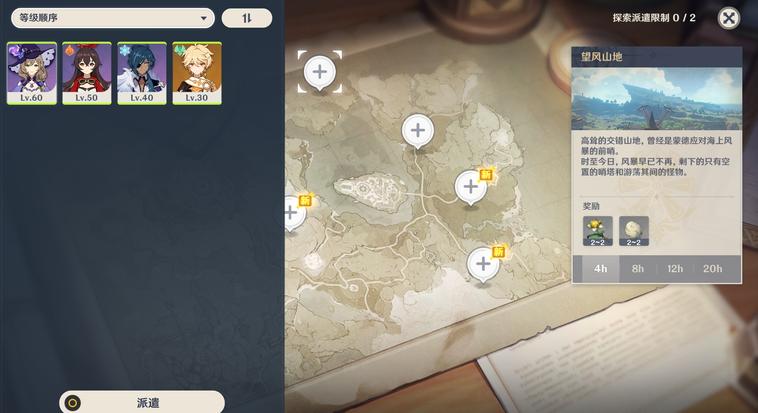Inspect the flower reward item icon
Viewport: 758px width, 413px height.
click(598, 230)
